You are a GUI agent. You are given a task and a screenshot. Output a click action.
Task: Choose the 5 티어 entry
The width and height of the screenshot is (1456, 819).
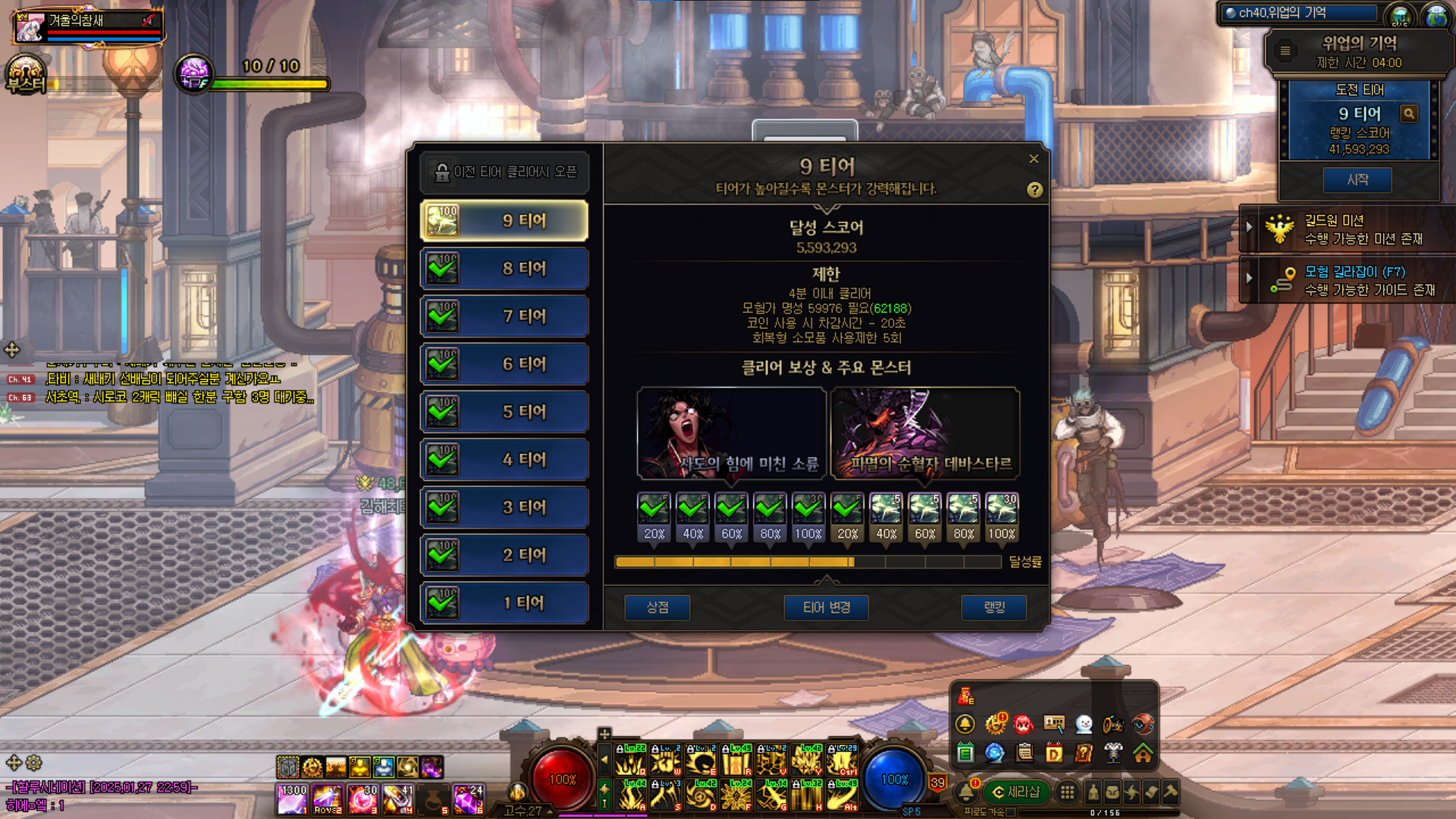point(504,412)
